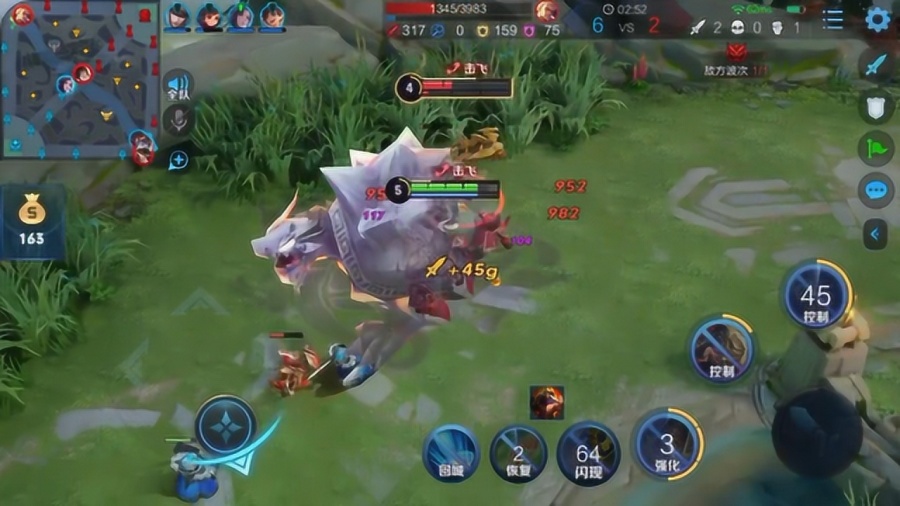
Task: Open the settings gear menu
Action: point(877,19)
